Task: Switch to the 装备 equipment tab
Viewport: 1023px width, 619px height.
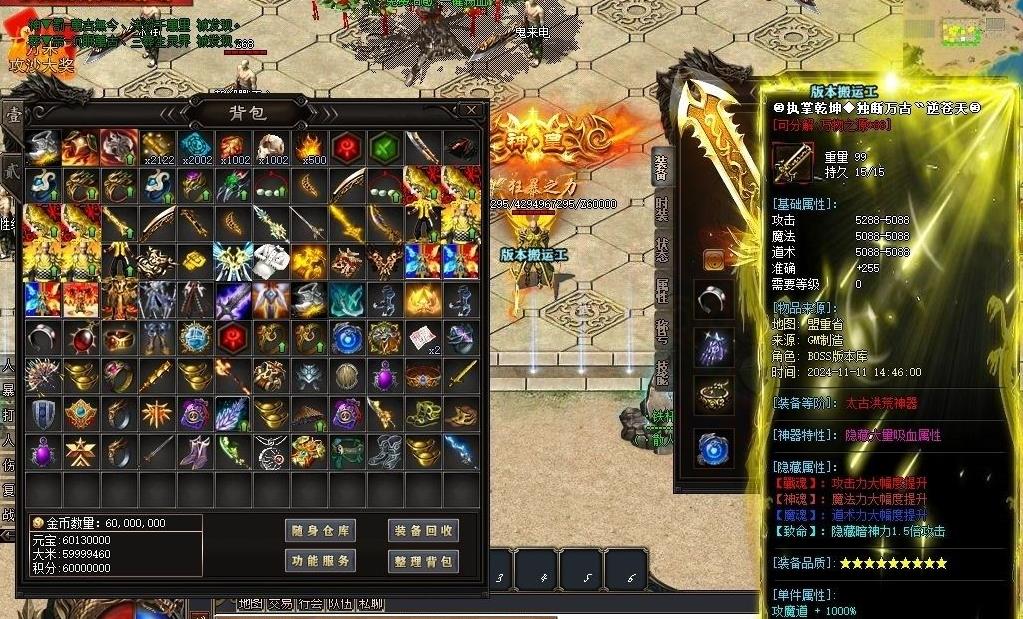Action: click(x=661, y=168)
